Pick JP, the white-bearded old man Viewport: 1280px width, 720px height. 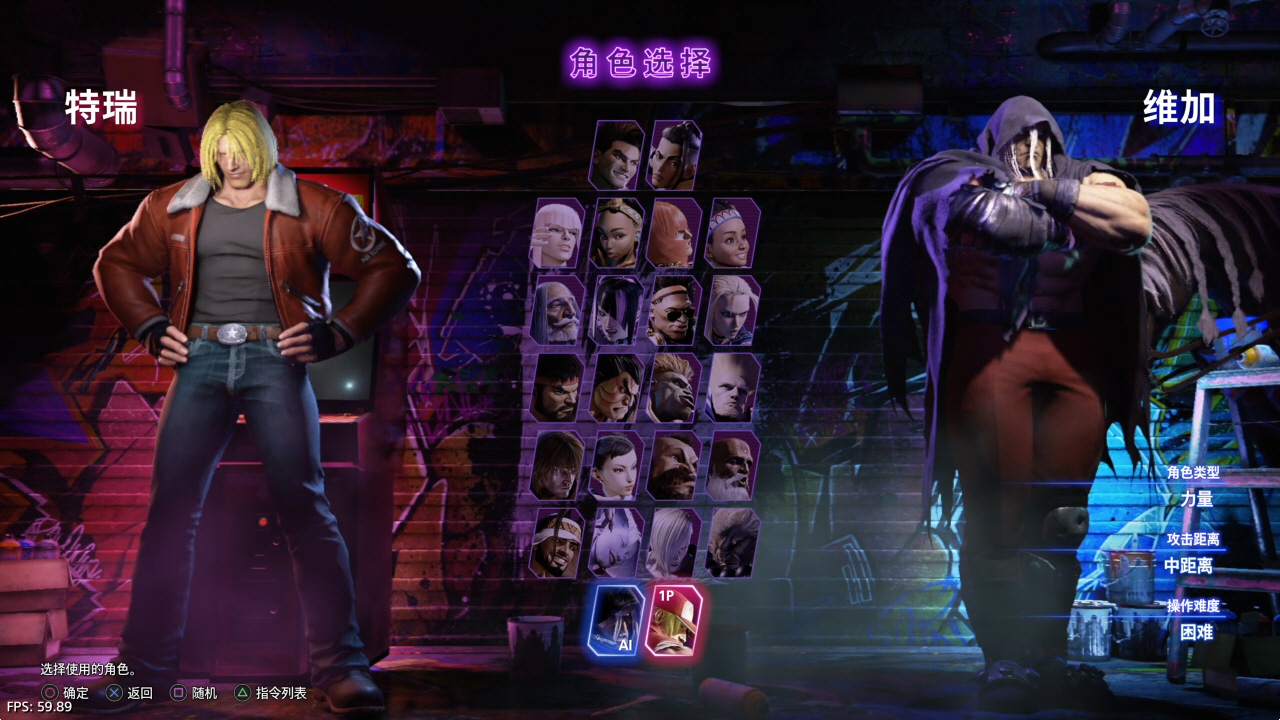click(x=557, y=311)
